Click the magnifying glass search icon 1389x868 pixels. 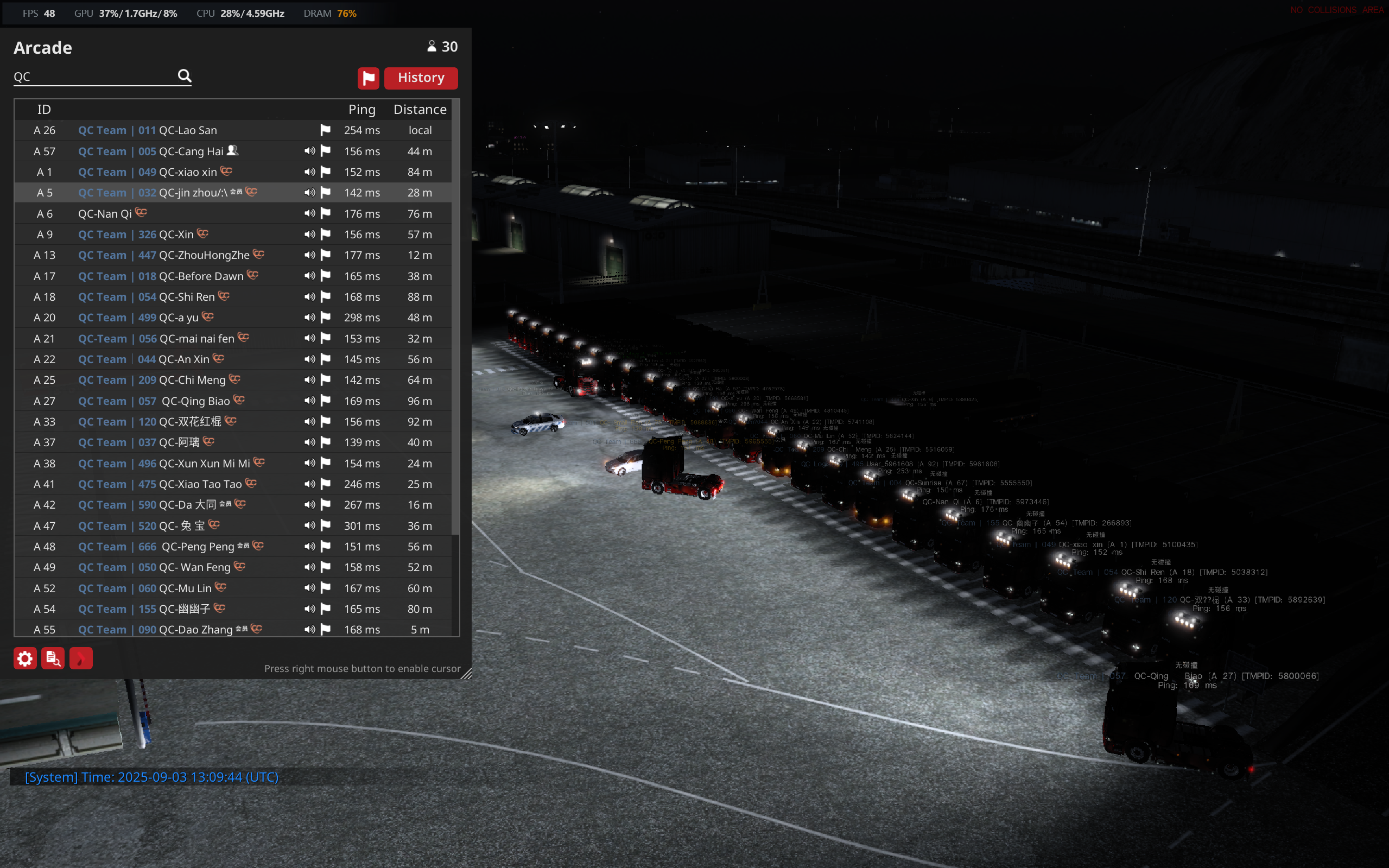pos(184,76)
